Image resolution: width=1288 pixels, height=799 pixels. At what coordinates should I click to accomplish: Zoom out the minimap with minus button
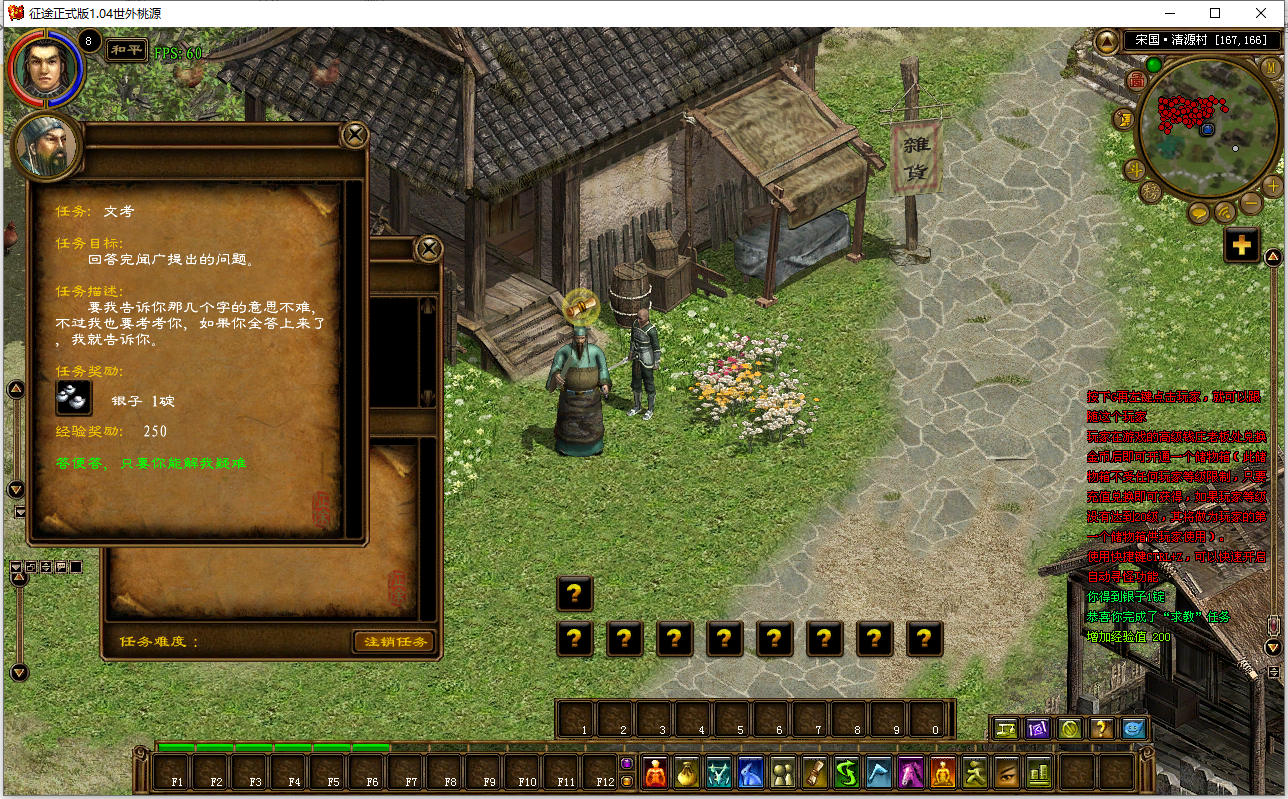click(1250, 203)
